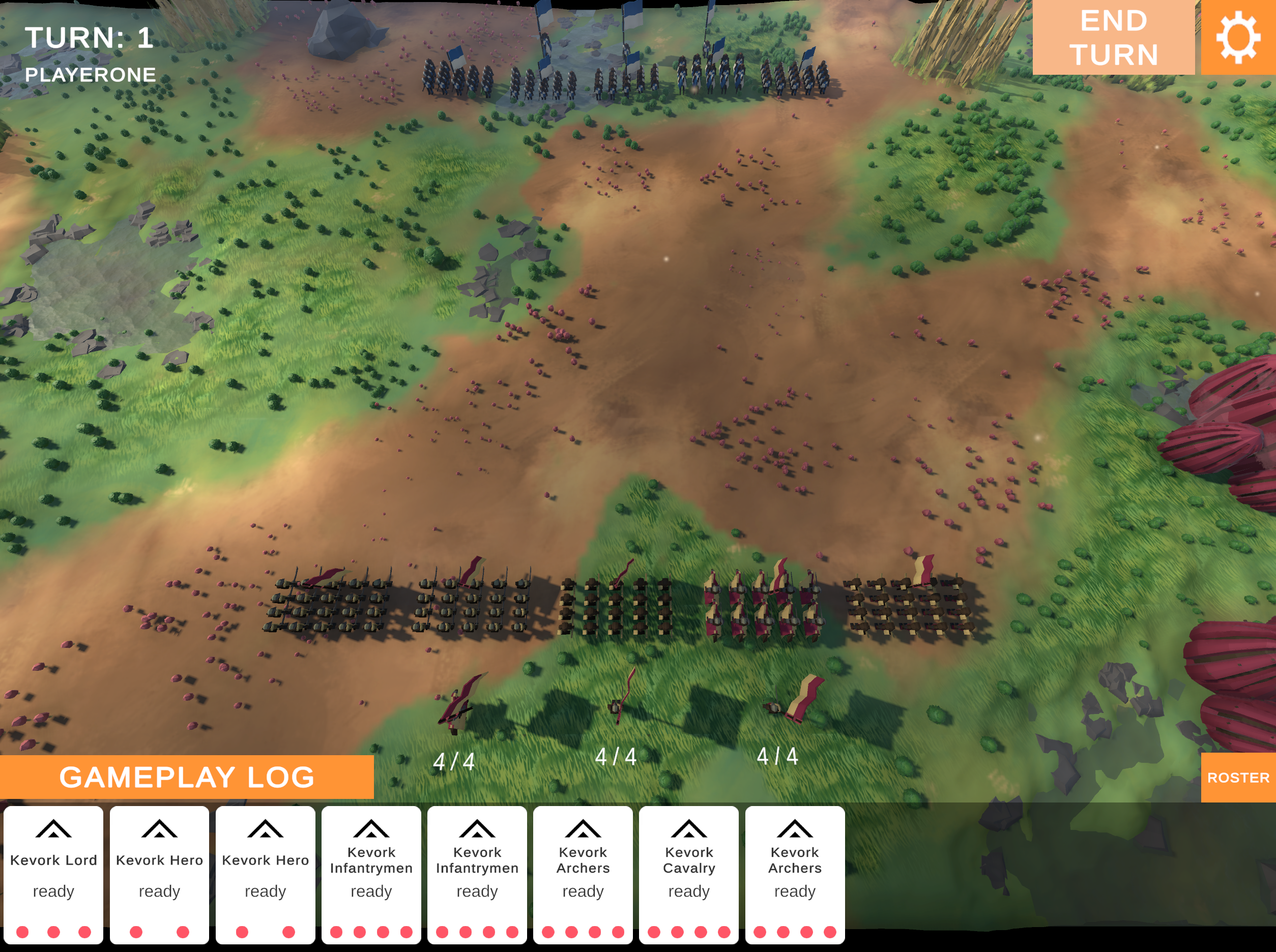End the current turn
Image resolution: width=1276 pixels, height=952 pixels.
(1113, 38)
